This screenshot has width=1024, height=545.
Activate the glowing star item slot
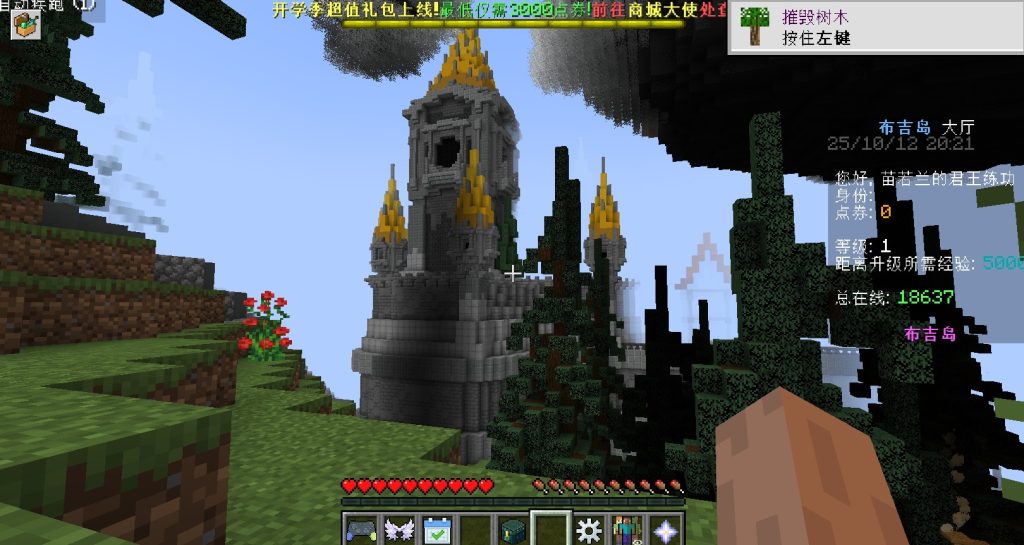(x=665, y=529)
